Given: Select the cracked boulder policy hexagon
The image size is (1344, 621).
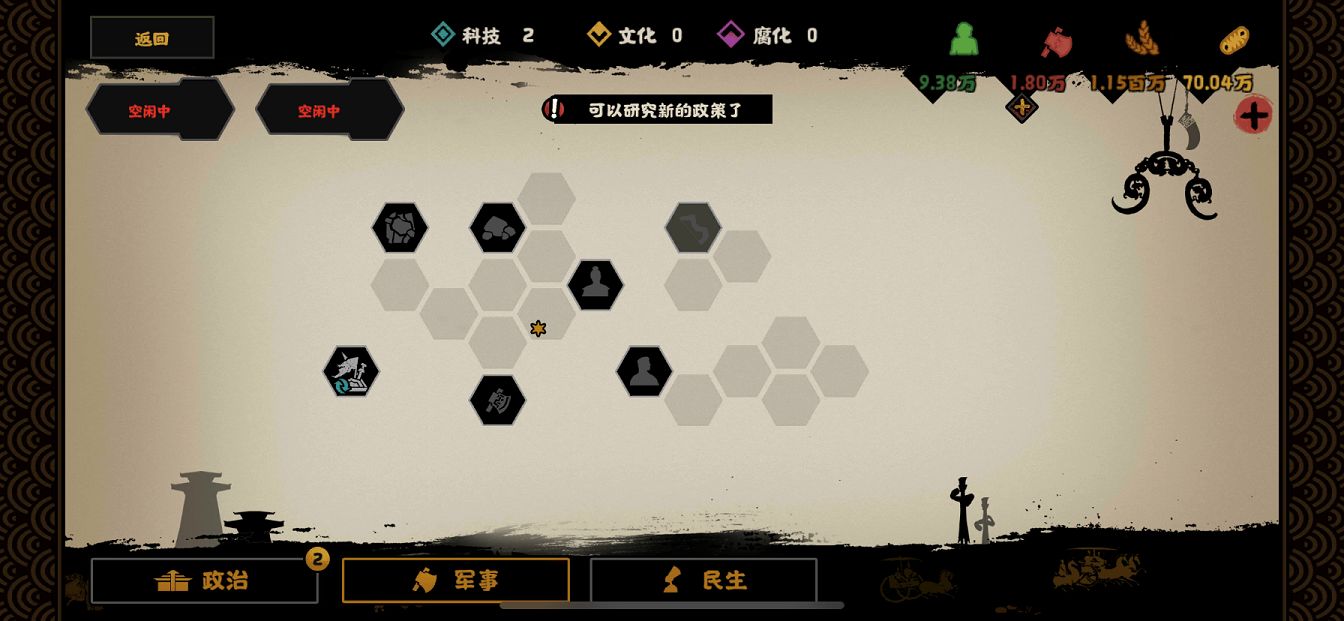Looking at the screenshot, I should point(400,228).
